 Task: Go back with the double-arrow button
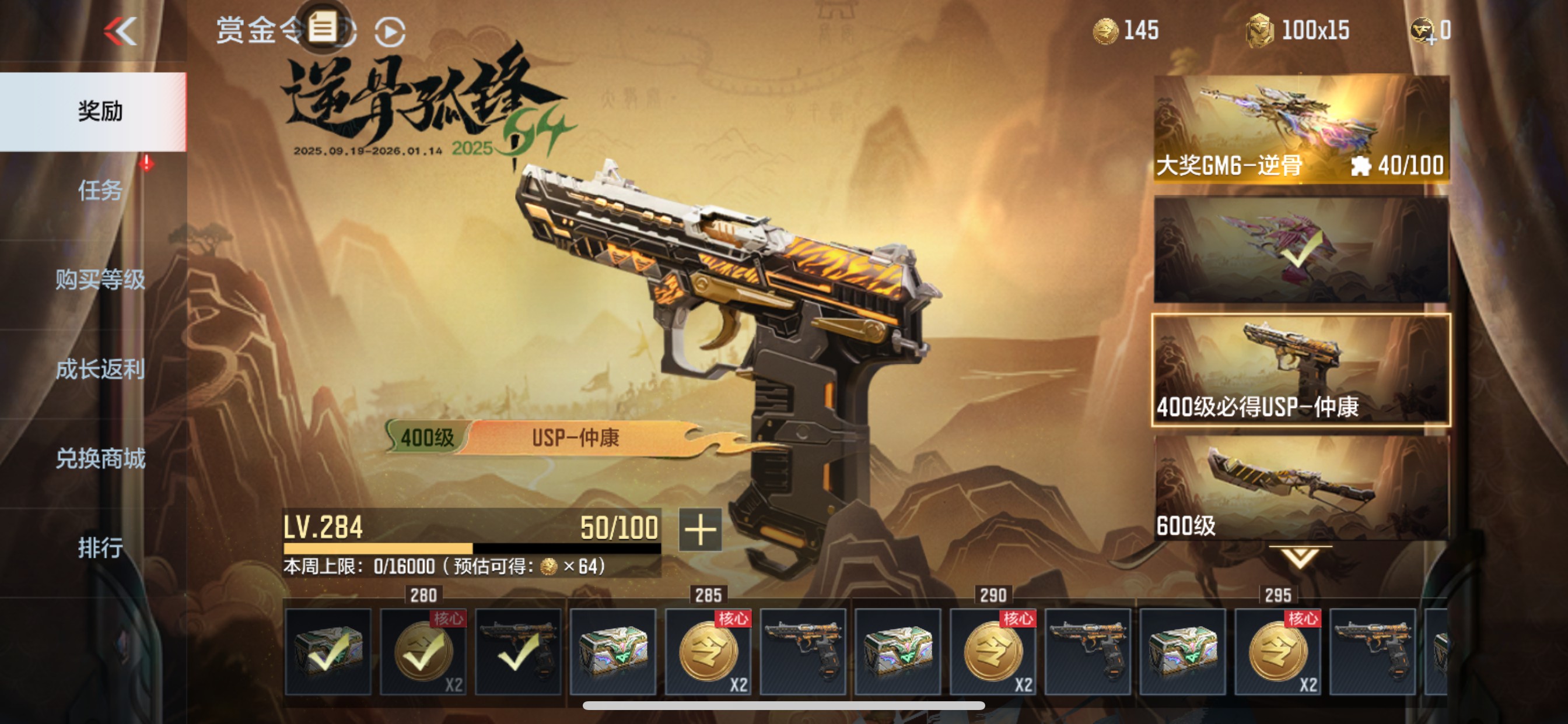tap(121, 31)
